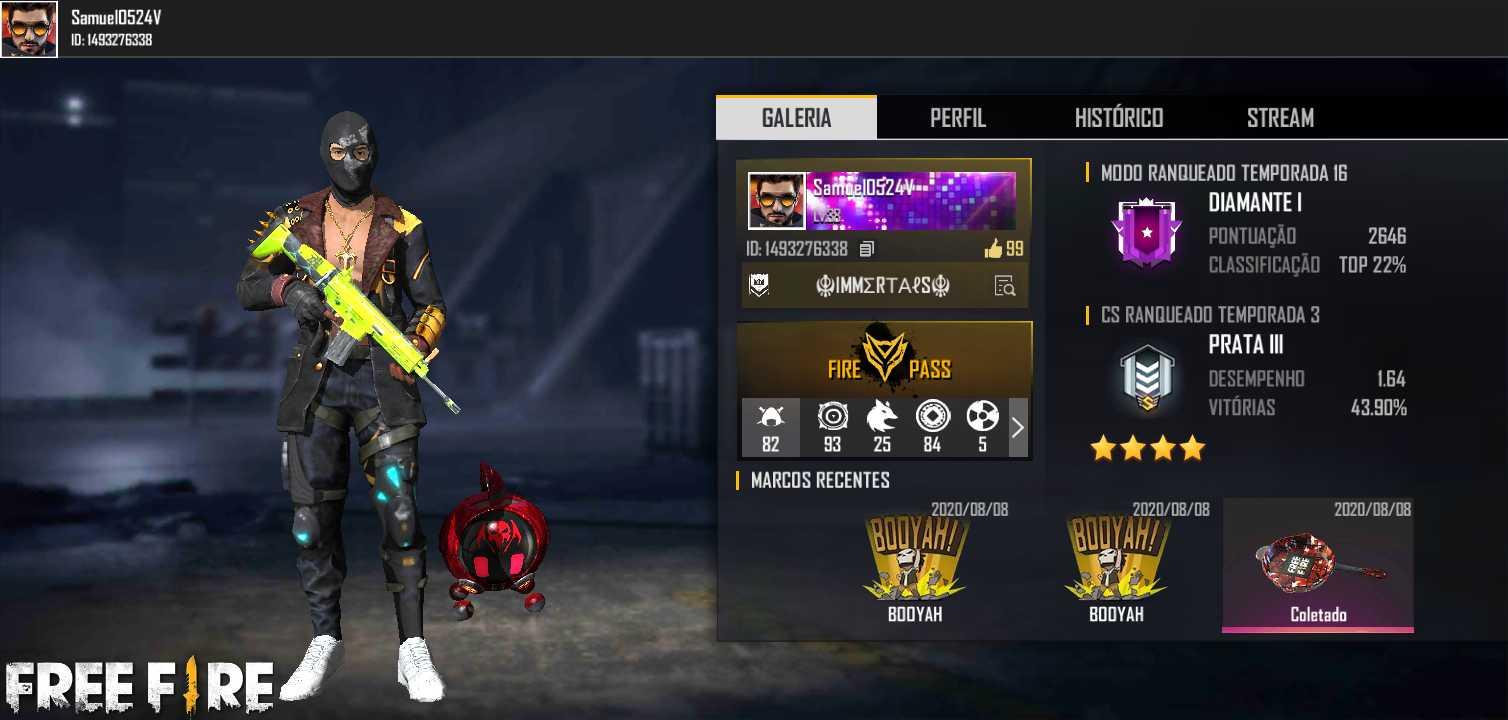Screen dimensions: 1508x720
Task: Open the Coletado frying pan milestone
Action: tap(1318, 566)
